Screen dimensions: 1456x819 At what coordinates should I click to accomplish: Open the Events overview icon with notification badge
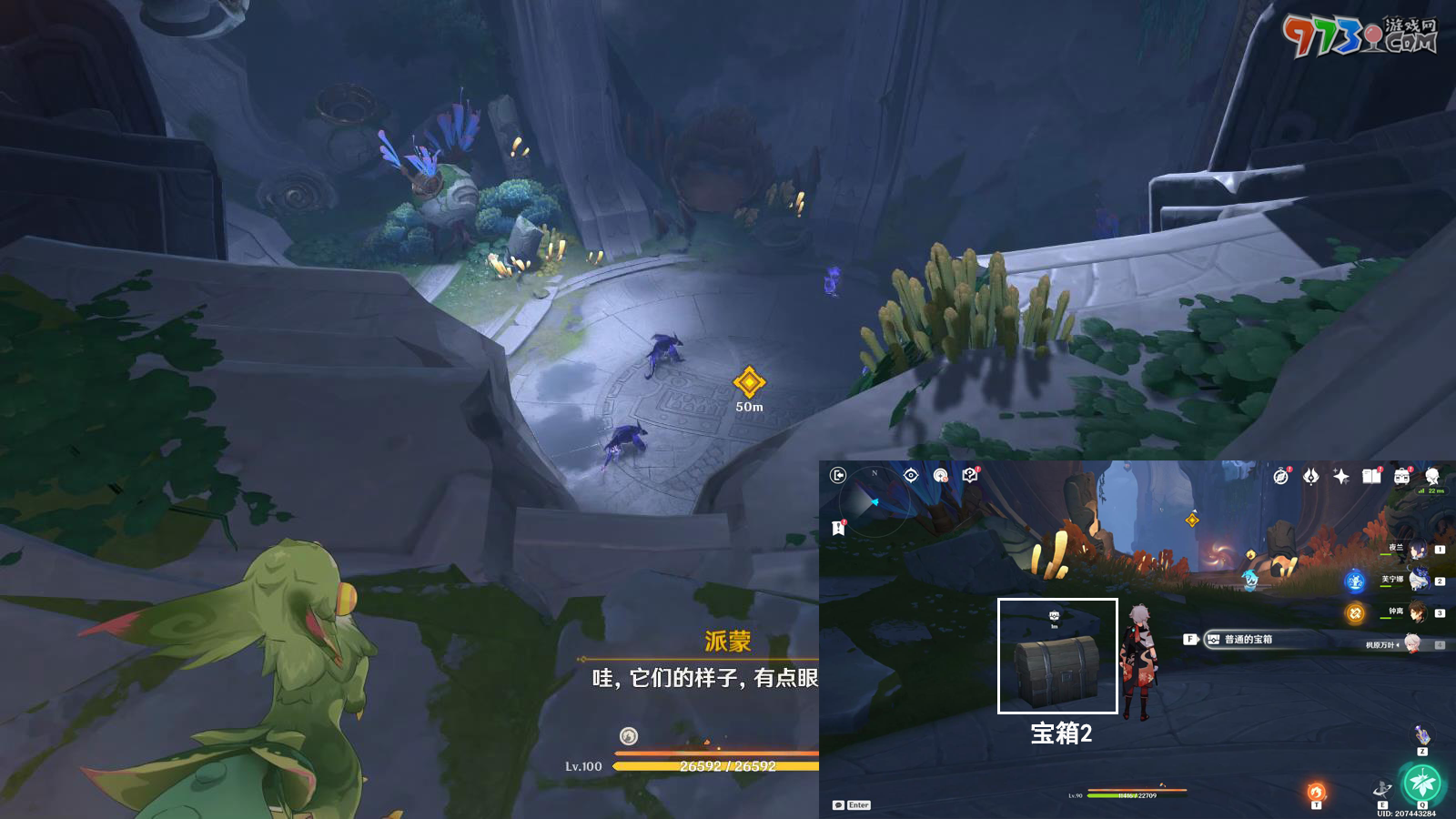[x=1280, y=475]
